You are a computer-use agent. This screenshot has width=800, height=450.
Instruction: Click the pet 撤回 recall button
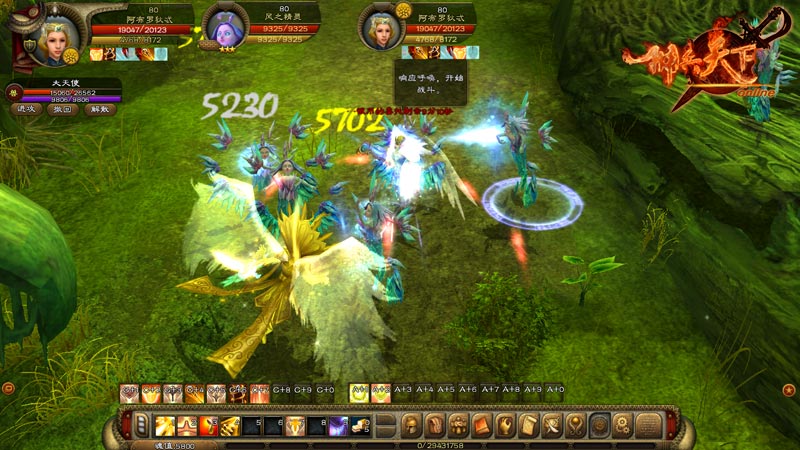[62, 108]
